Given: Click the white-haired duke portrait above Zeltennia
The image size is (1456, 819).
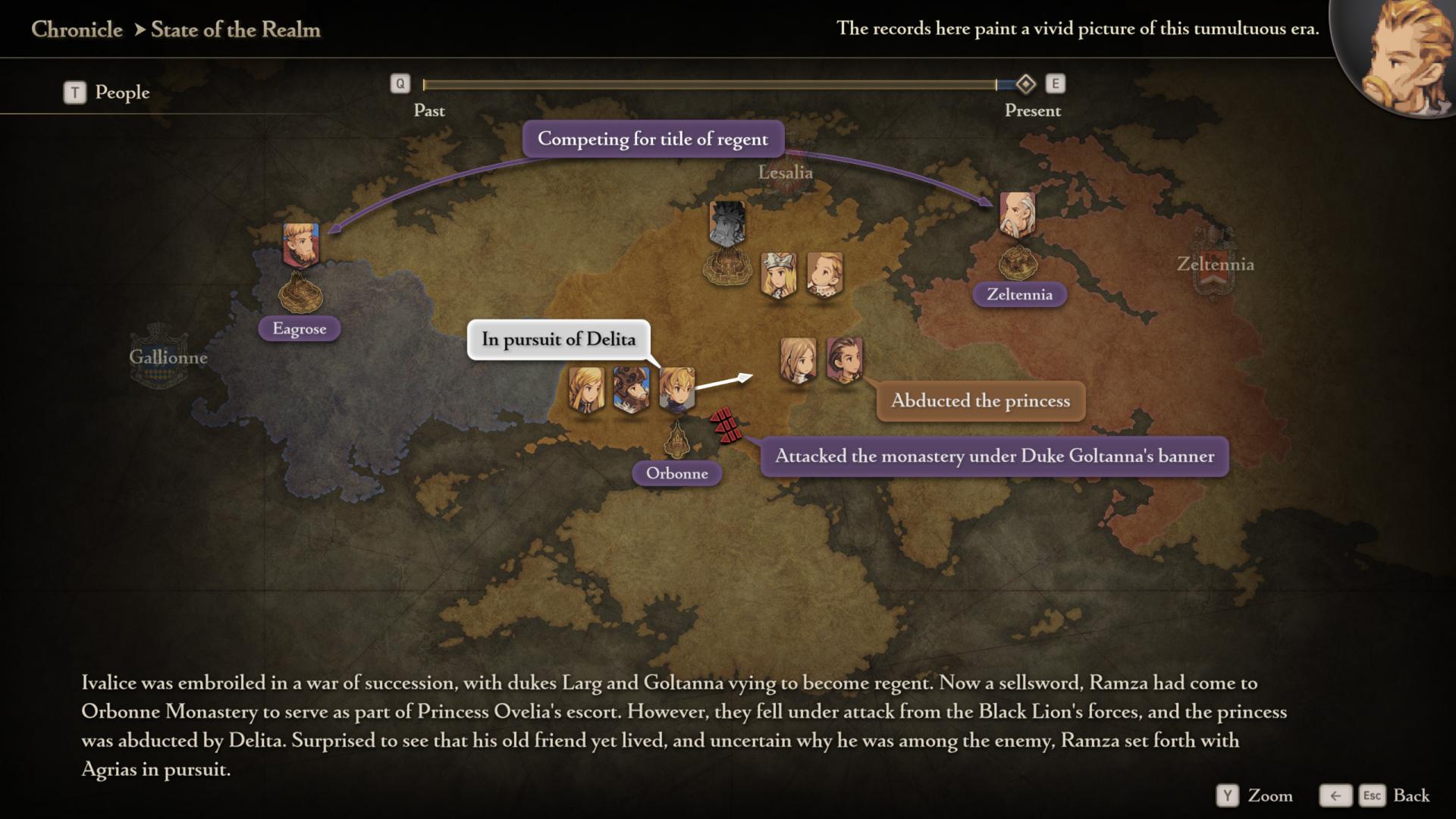Looking at the screenshot, I should coord(1017,213).
